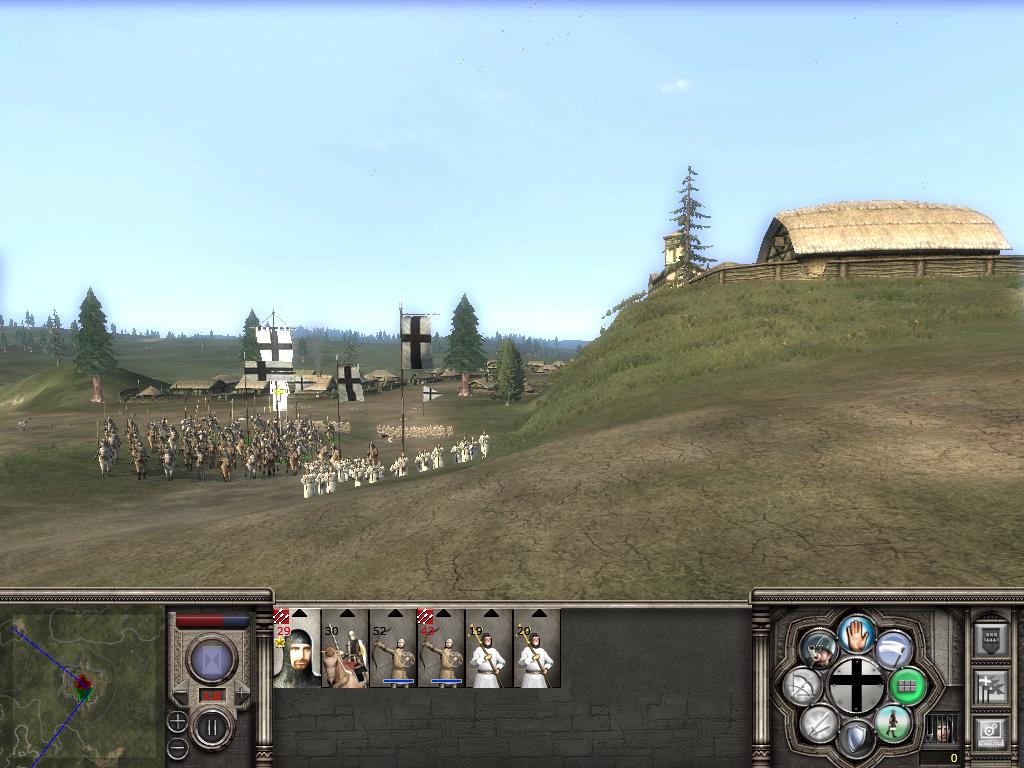
Task: Select the white-robed unit card showing 20
Action: click(x=537, y=649)
